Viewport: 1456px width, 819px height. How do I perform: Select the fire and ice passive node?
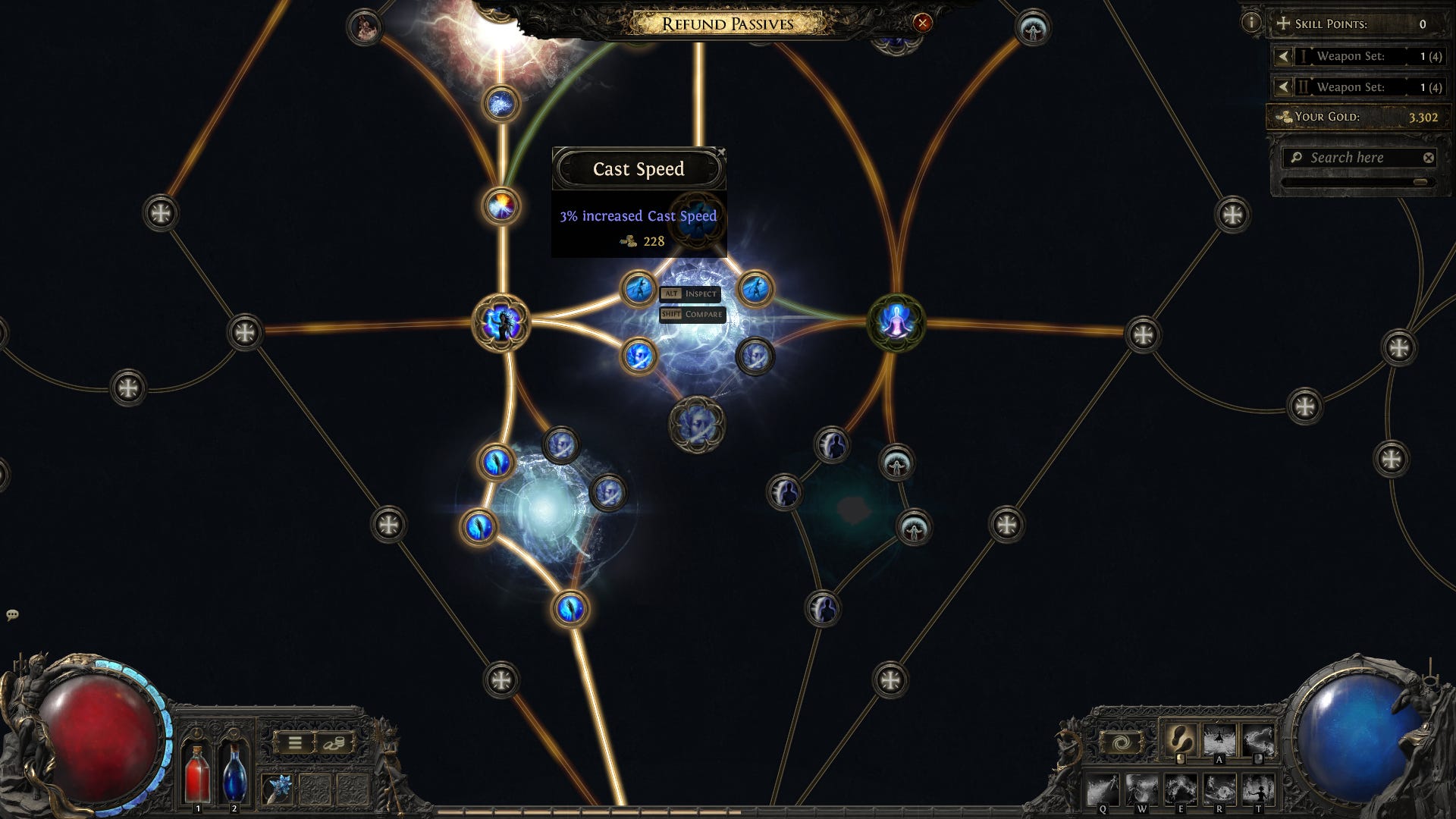[x=500, y=206]
